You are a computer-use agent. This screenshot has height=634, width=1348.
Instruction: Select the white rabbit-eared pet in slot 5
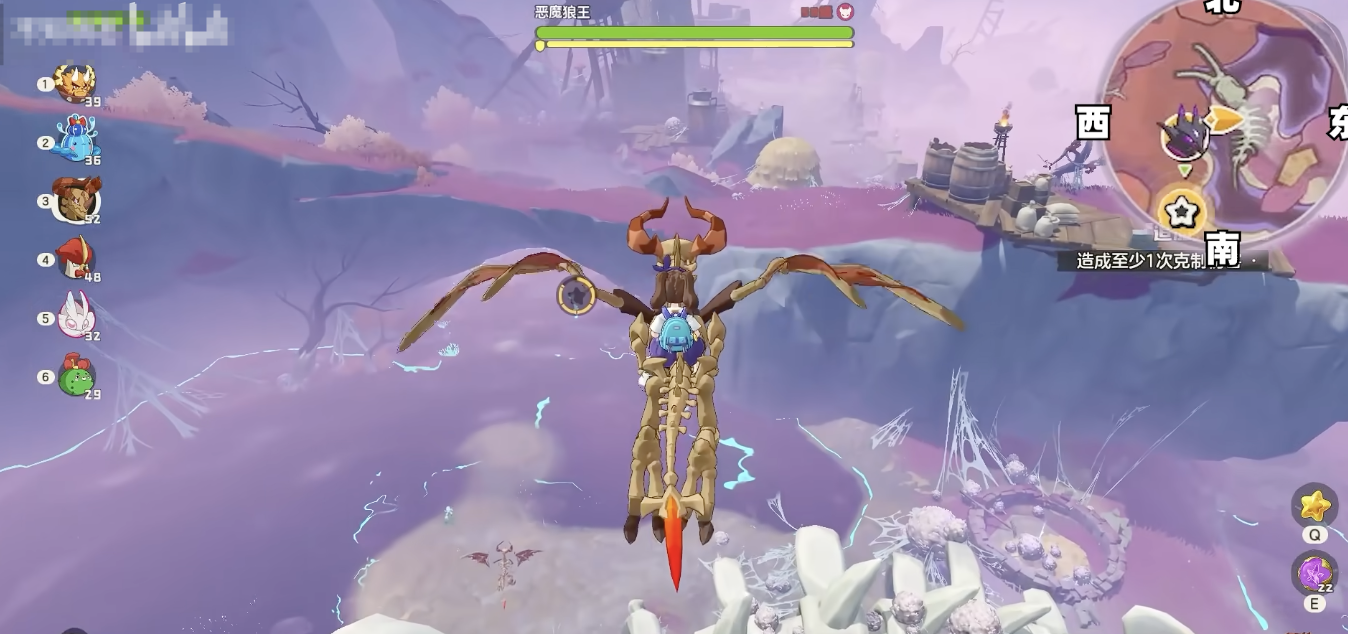(75, 316)
